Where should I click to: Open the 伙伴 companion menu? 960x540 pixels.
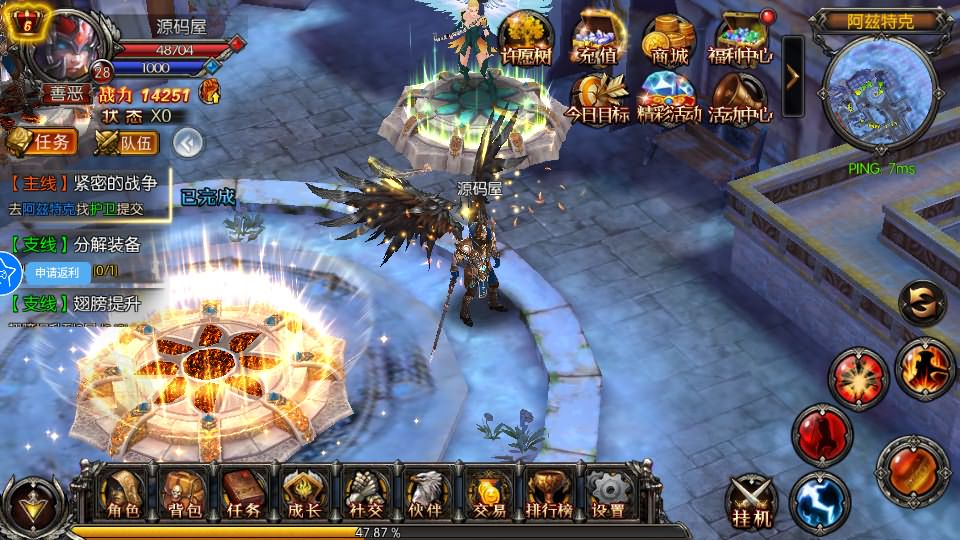tap(426, 495)
